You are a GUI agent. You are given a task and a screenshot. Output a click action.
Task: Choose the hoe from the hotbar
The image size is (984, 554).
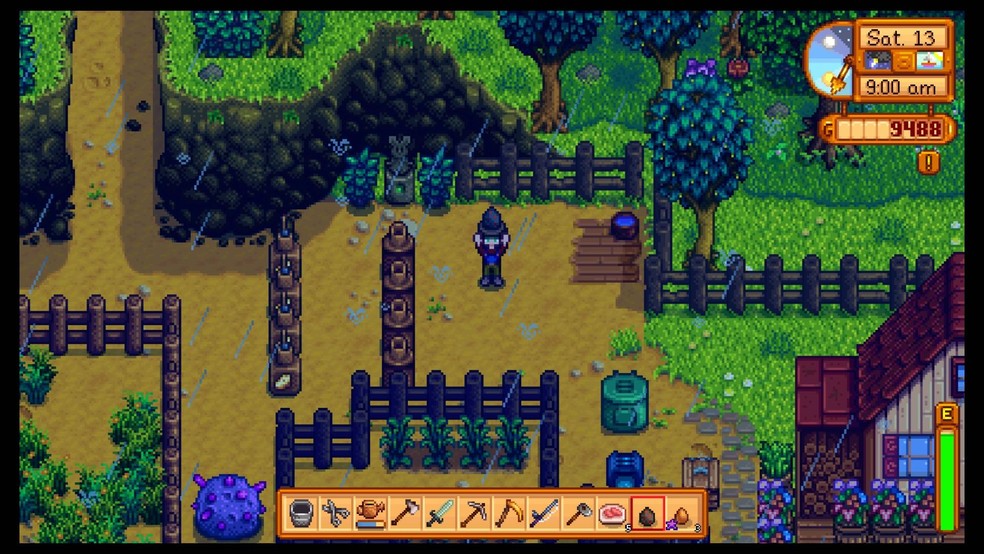pos(579,513)
